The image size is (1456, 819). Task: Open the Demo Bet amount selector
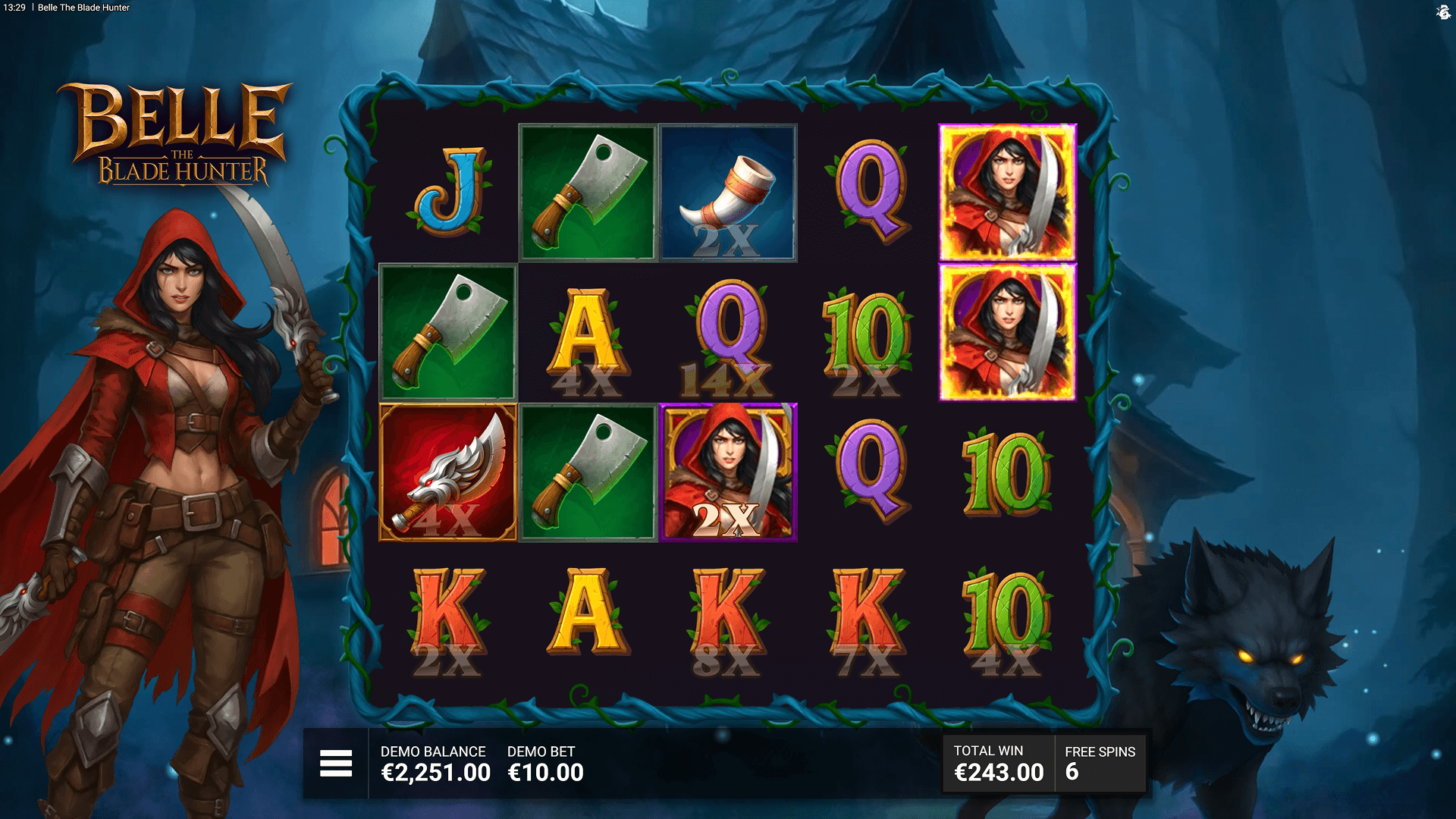tap(545, 764)
